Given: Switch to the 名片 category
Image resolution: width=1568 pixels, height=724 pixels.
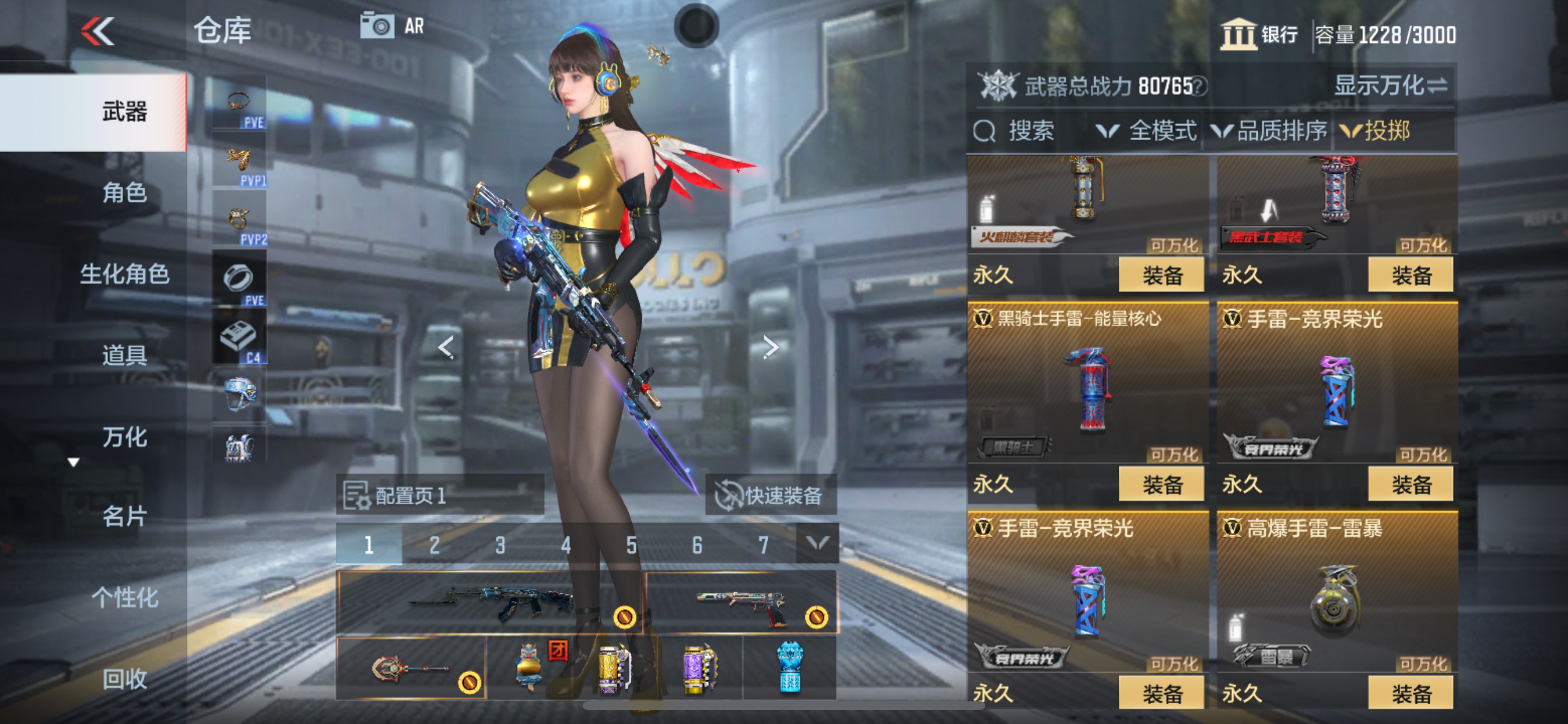Looking at the screenshot, I should pyautogui.click(x=124, y=516).
